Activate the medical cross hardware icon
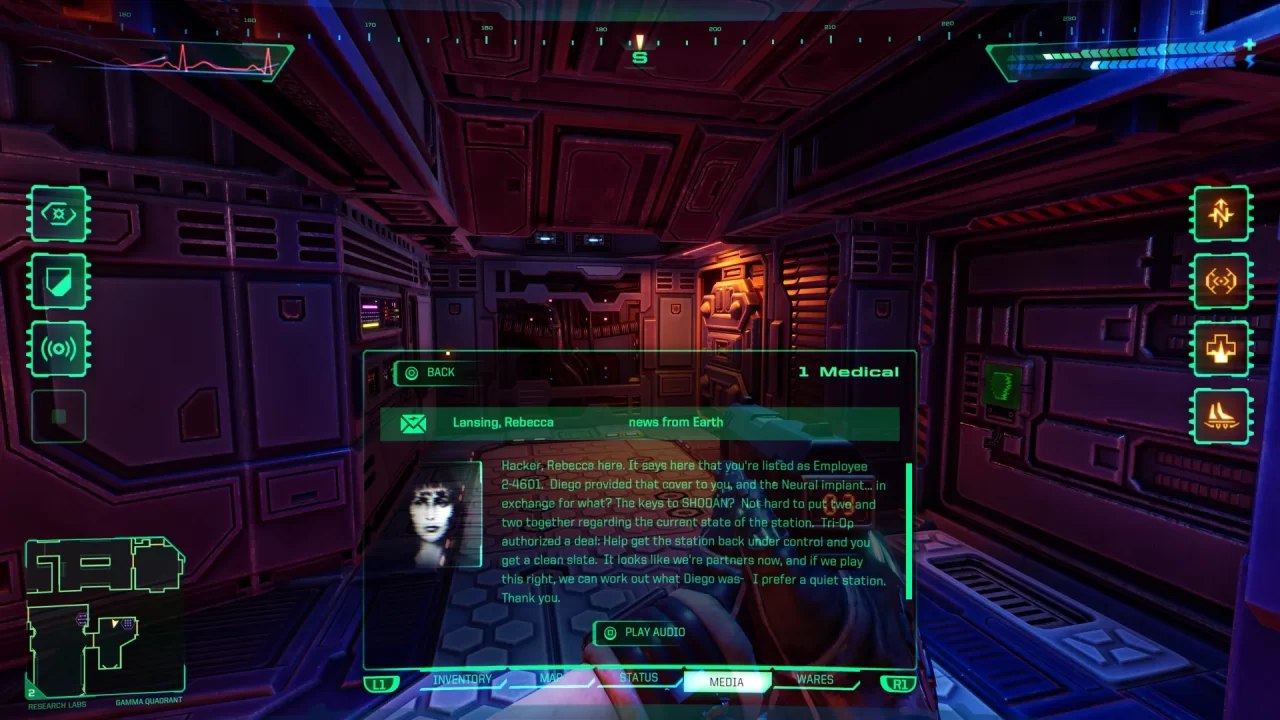 (1221, 349)
